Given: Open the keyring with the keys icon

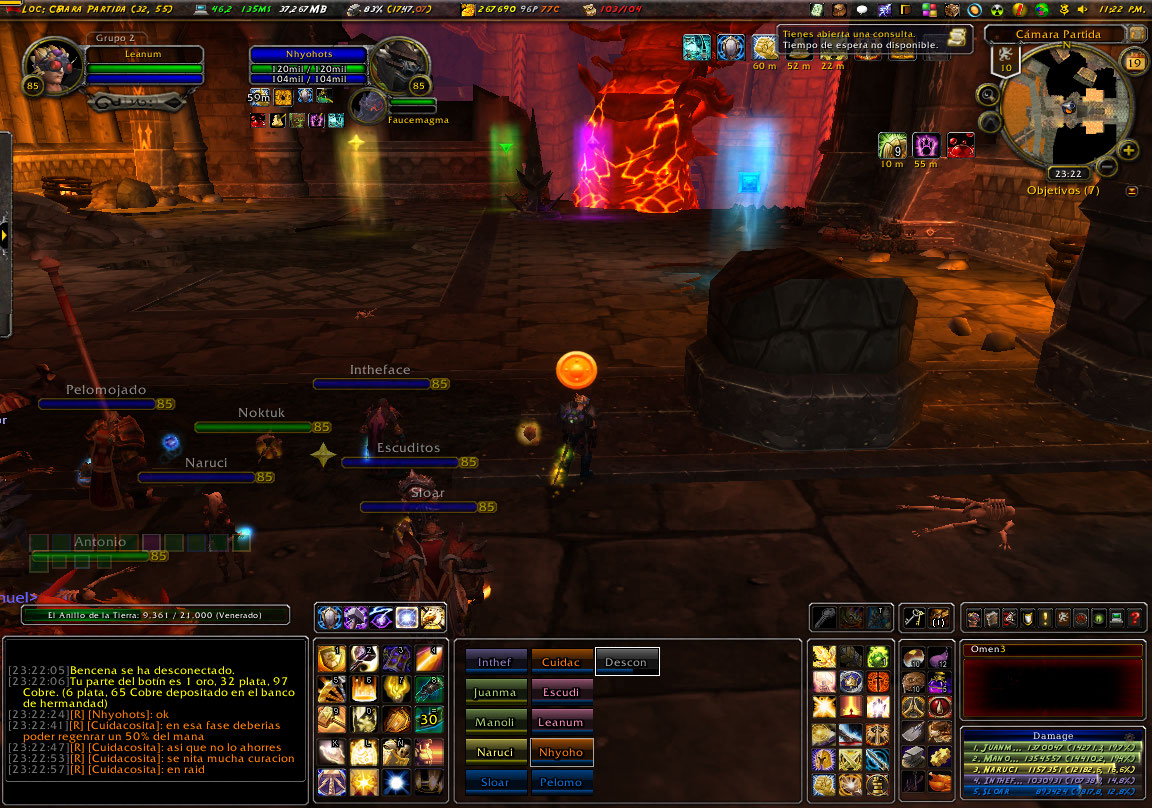Looking at the screenshot, I should point(914,618).
